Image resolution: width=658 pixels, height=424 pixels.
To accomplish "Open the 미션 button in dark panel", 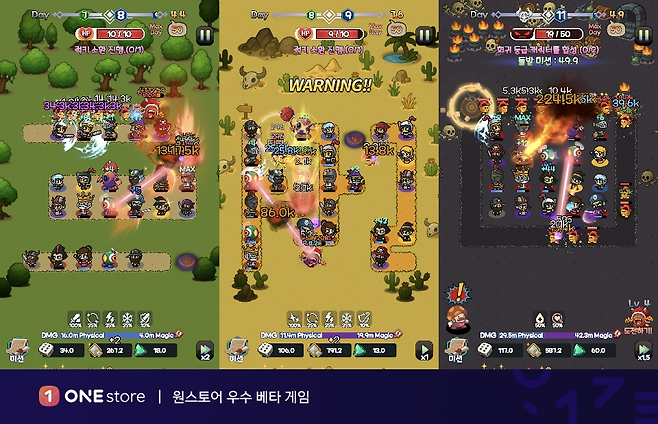I will tap(456, 351).
